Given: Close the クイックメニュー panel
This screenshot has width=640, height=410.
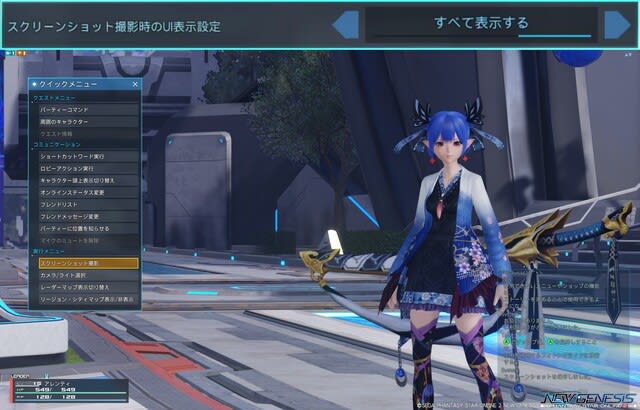Looking at the screenshot, I should pyautogui.click(x=136, y=85).
